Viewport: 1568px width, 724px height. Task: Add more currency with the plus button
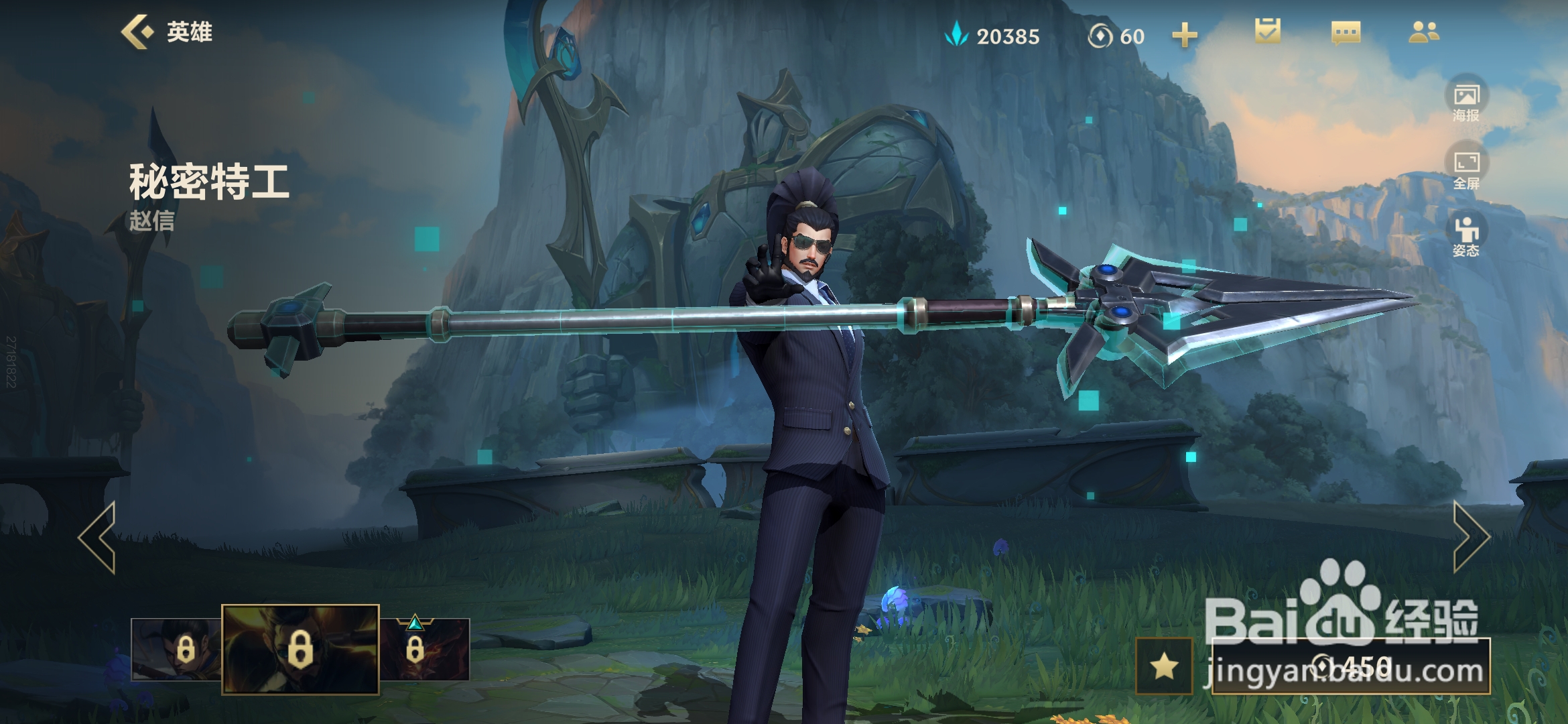(1184, 35)
